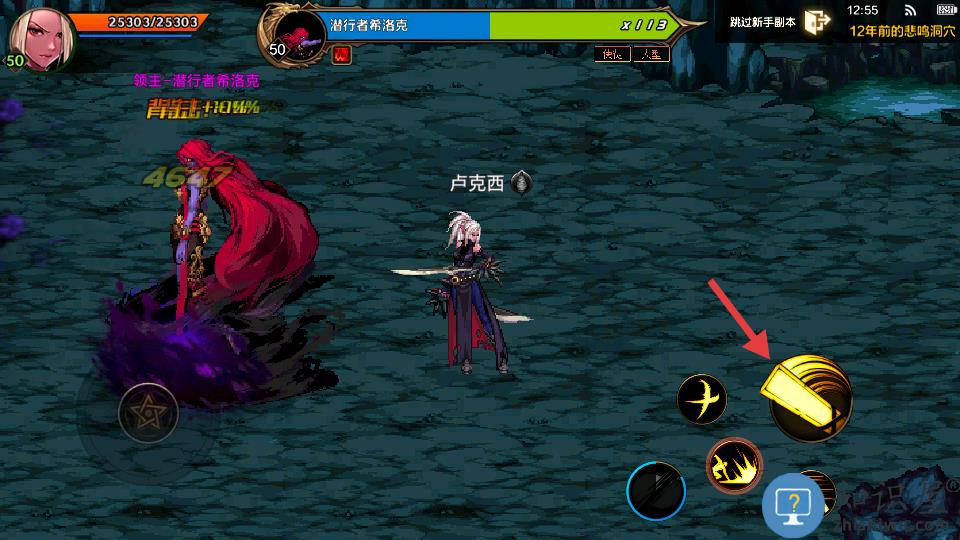The image size is (960, 540).
Task: Tap the large golden sword attack button
Action: coord(809,399)
